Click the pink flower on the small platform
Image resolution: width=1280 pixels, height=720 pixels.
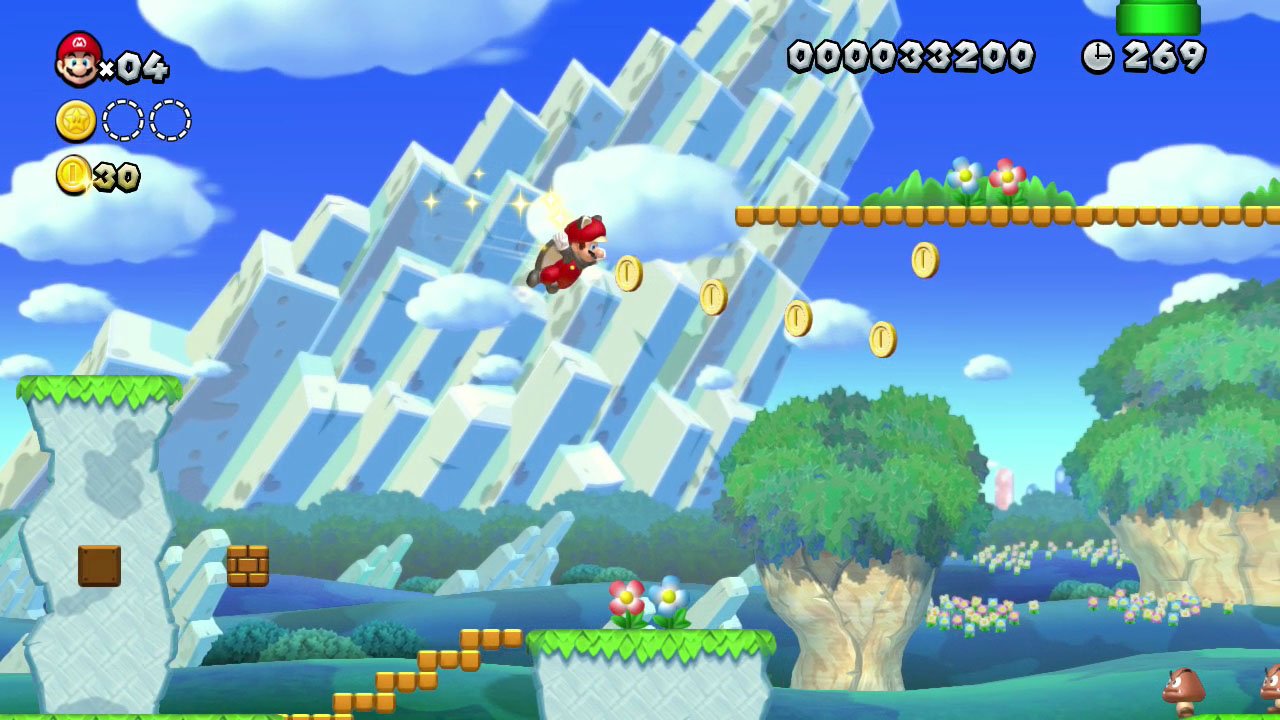point(625,597)
